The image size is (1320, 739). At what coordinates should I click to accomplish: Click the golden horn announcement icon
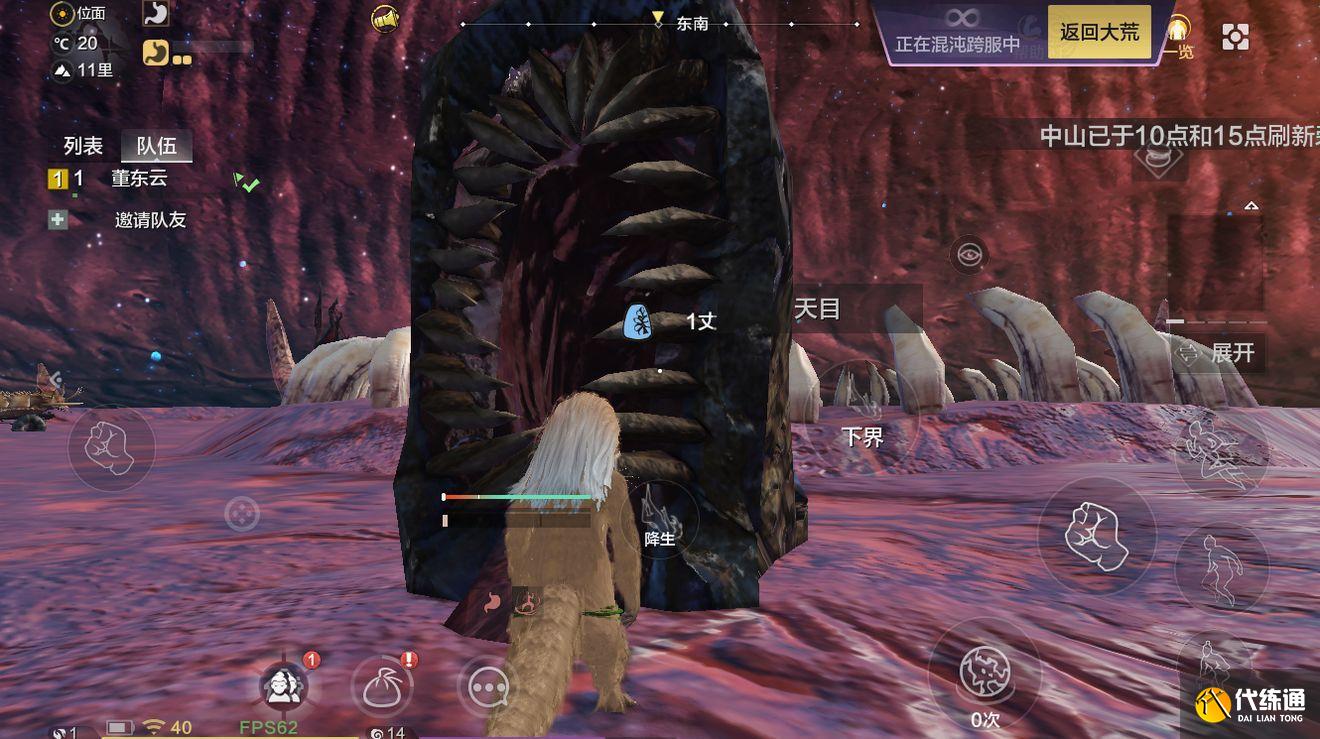pos(385,18)
